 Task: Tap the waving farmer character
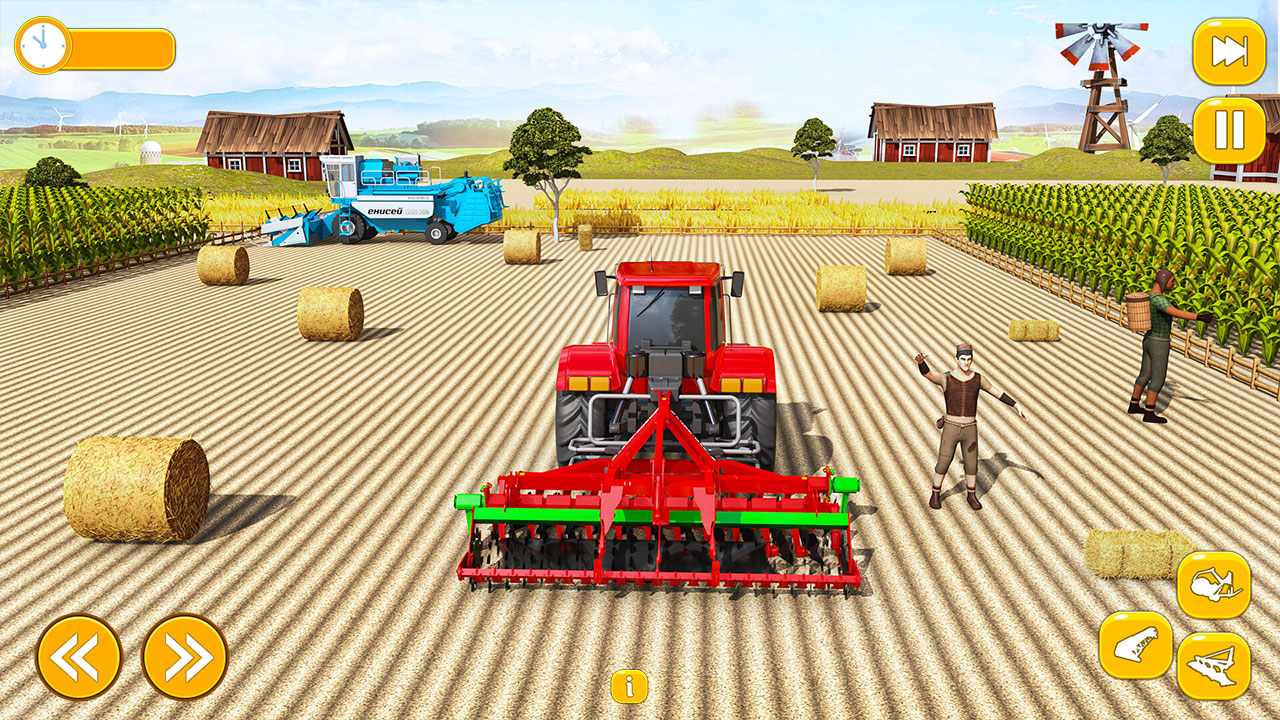pos(965,420)
